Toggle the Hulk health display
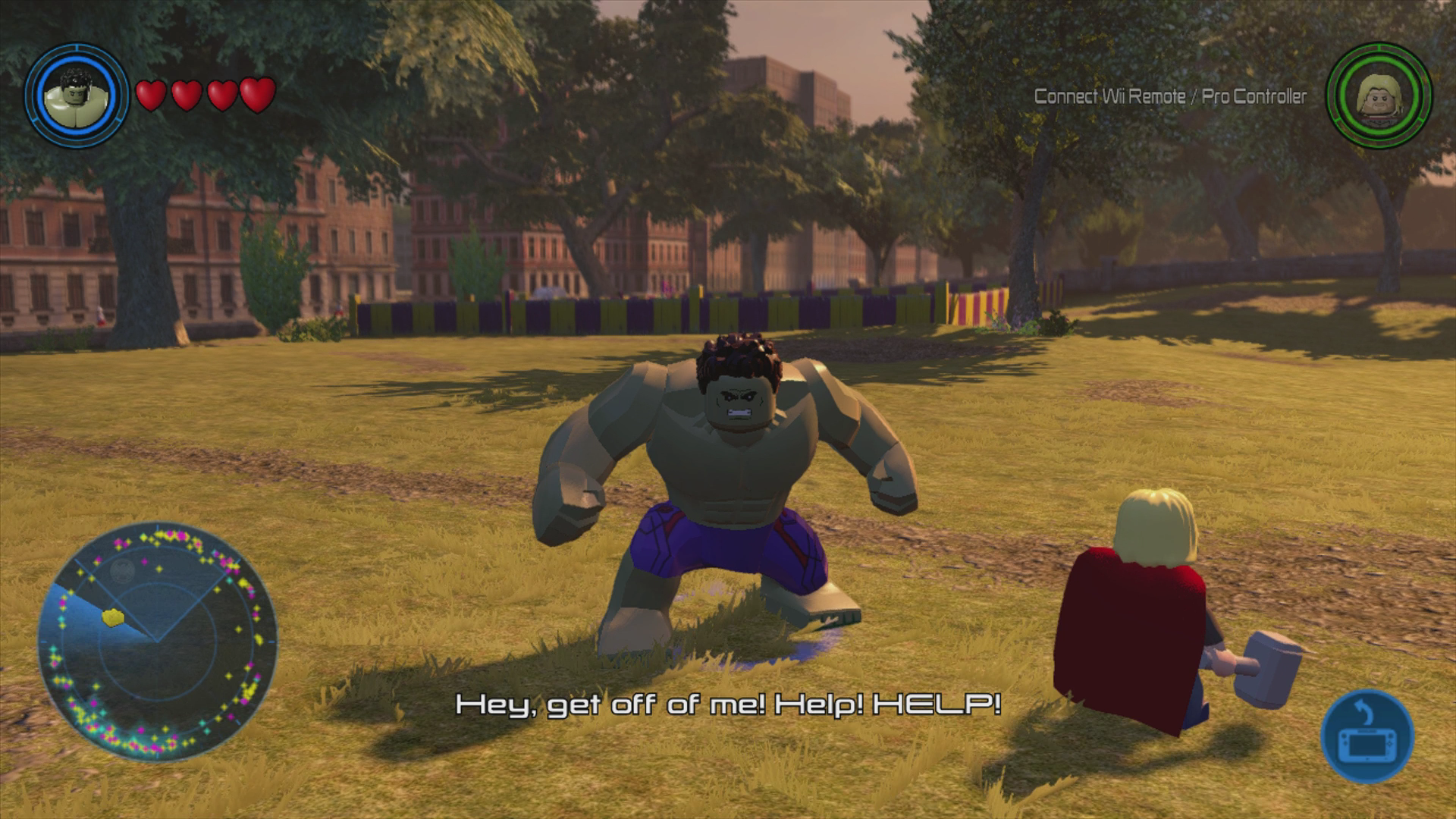 click(x=205, y=94)
